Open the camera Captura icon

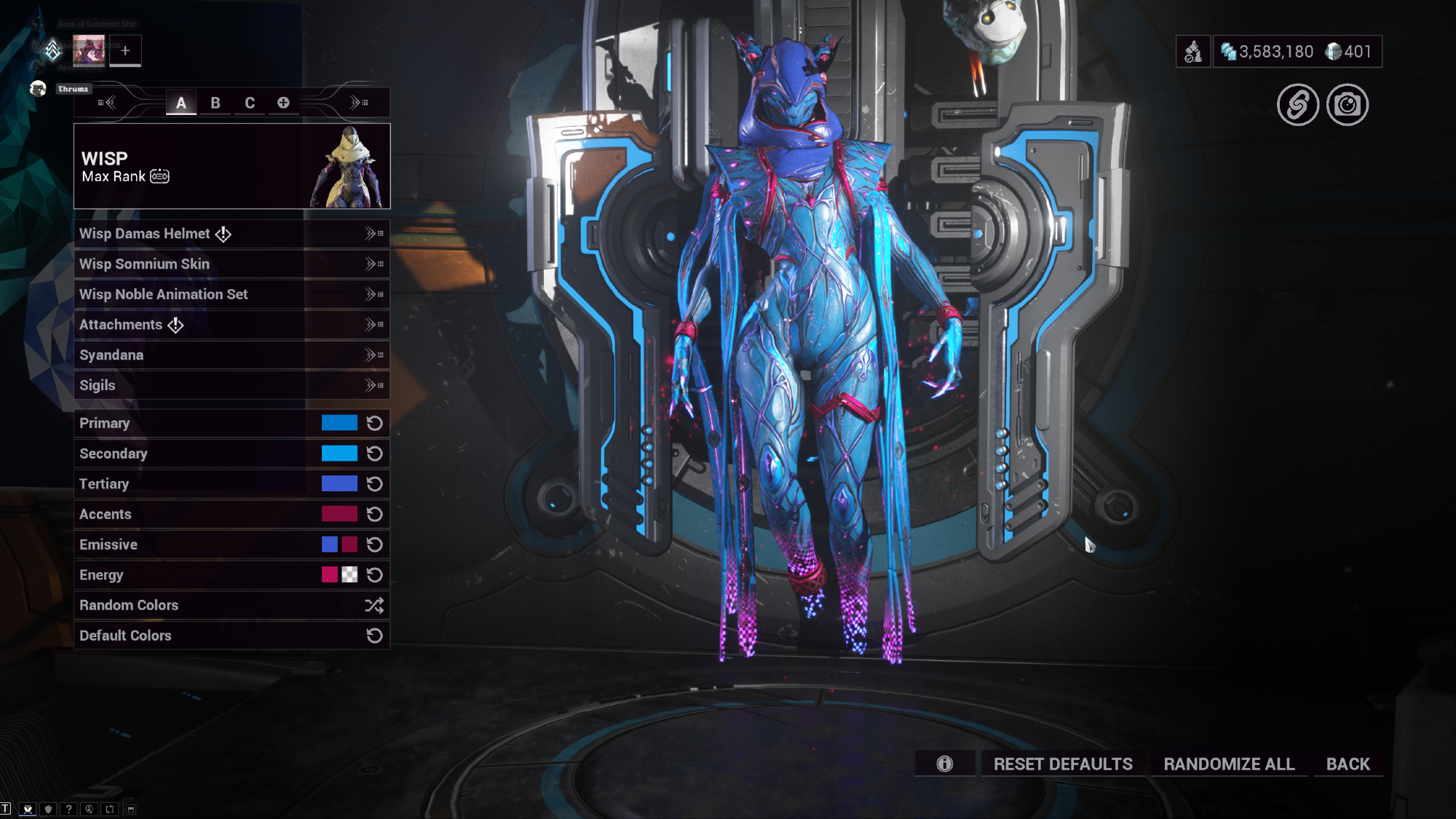pyautogui.click(x=1348, y=105)
